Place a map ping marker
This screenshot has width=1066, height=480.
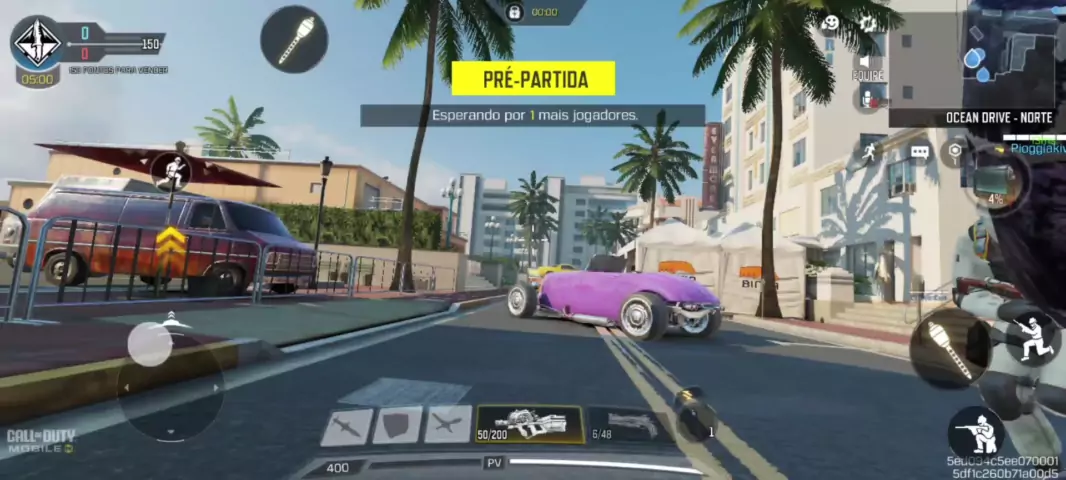(x=956, y=151)
